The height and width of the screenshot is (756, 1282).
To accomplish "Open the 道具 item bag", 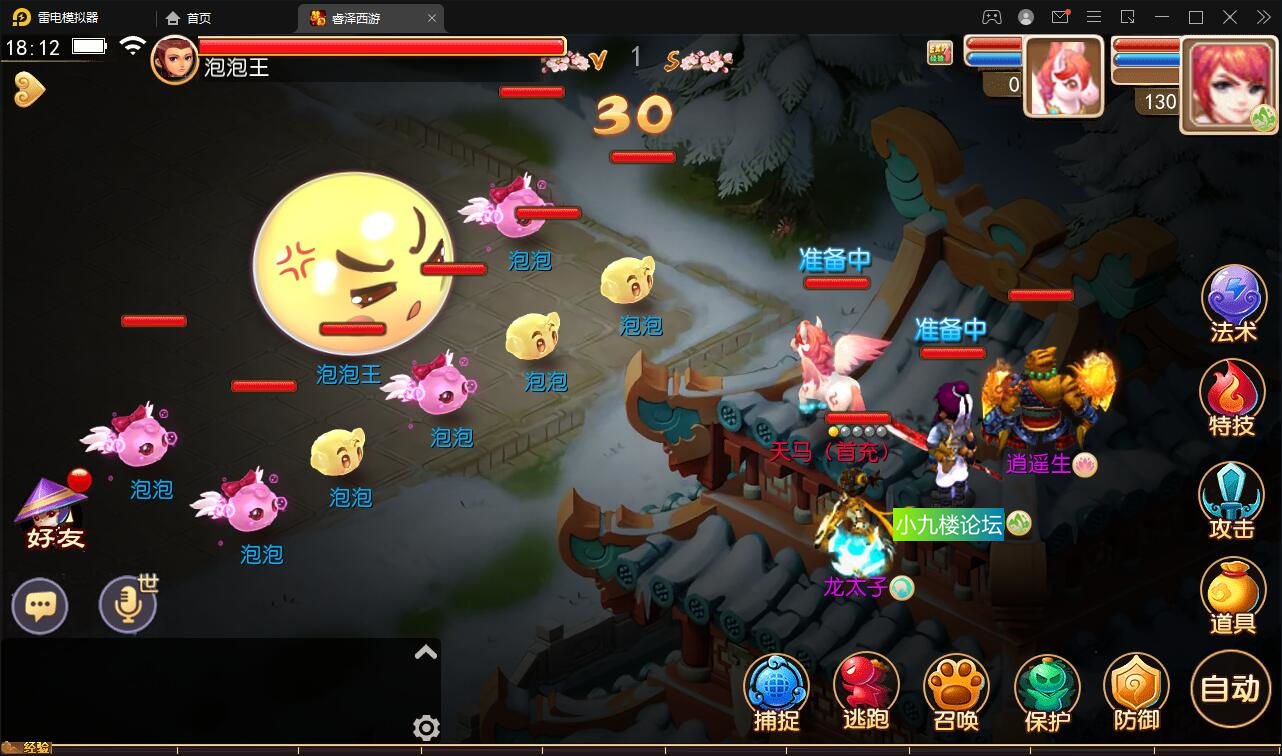I will click(1232, 594).
